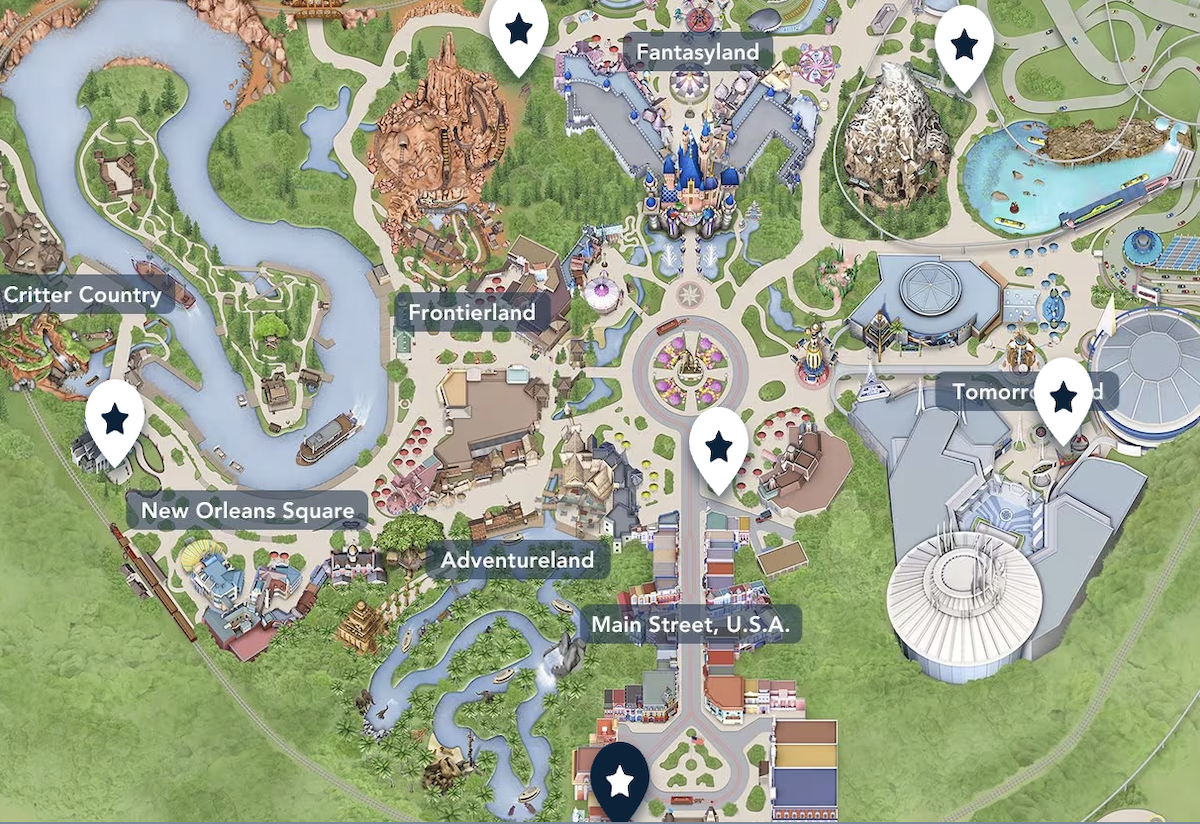The image size is (1200, 824).
Task: Open the star marker above New Orleans Square
Action: (x=115, y=417)
